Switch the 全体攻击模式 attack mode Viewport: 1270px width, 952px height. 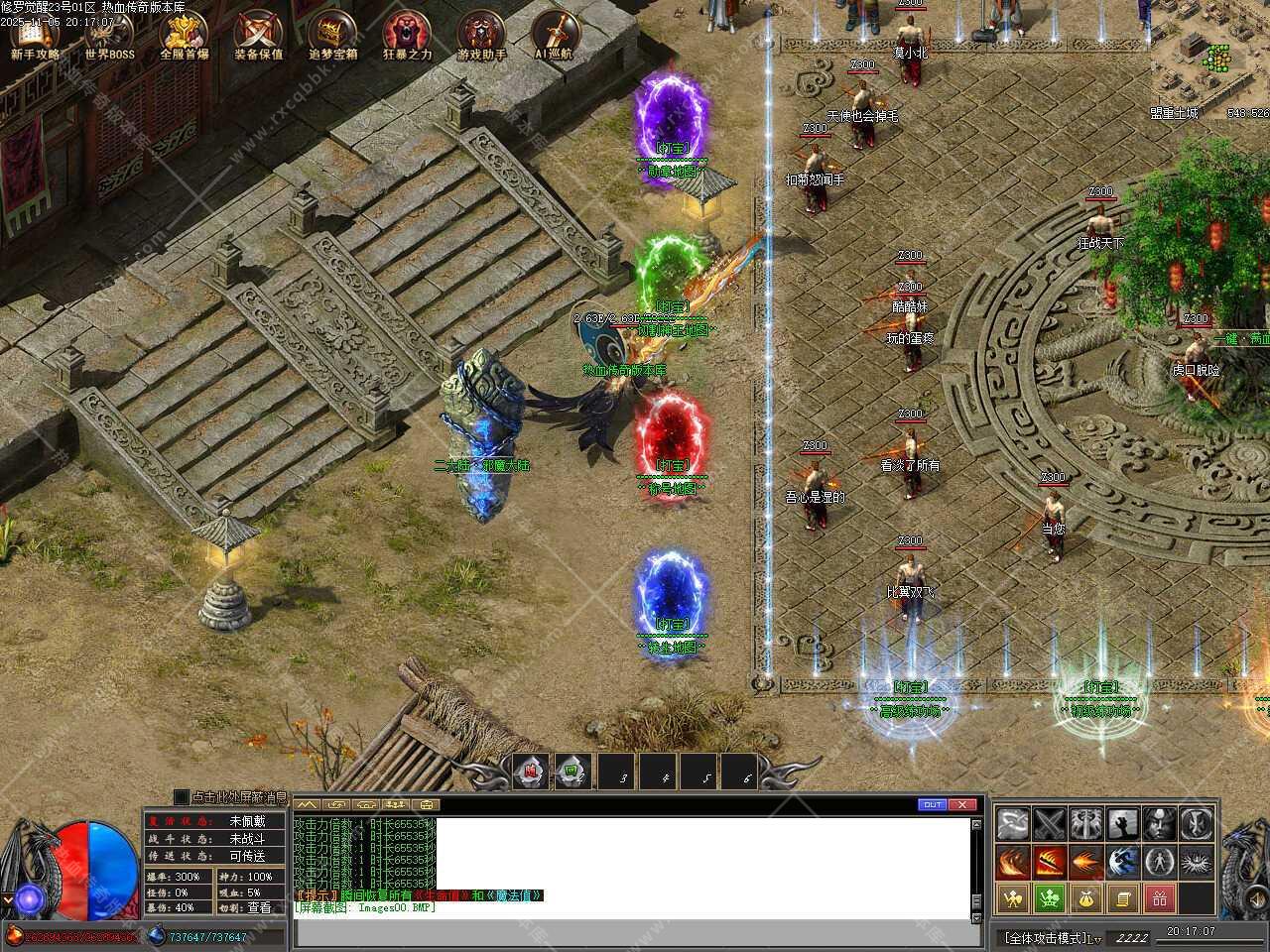click(x=1050, y=937)
